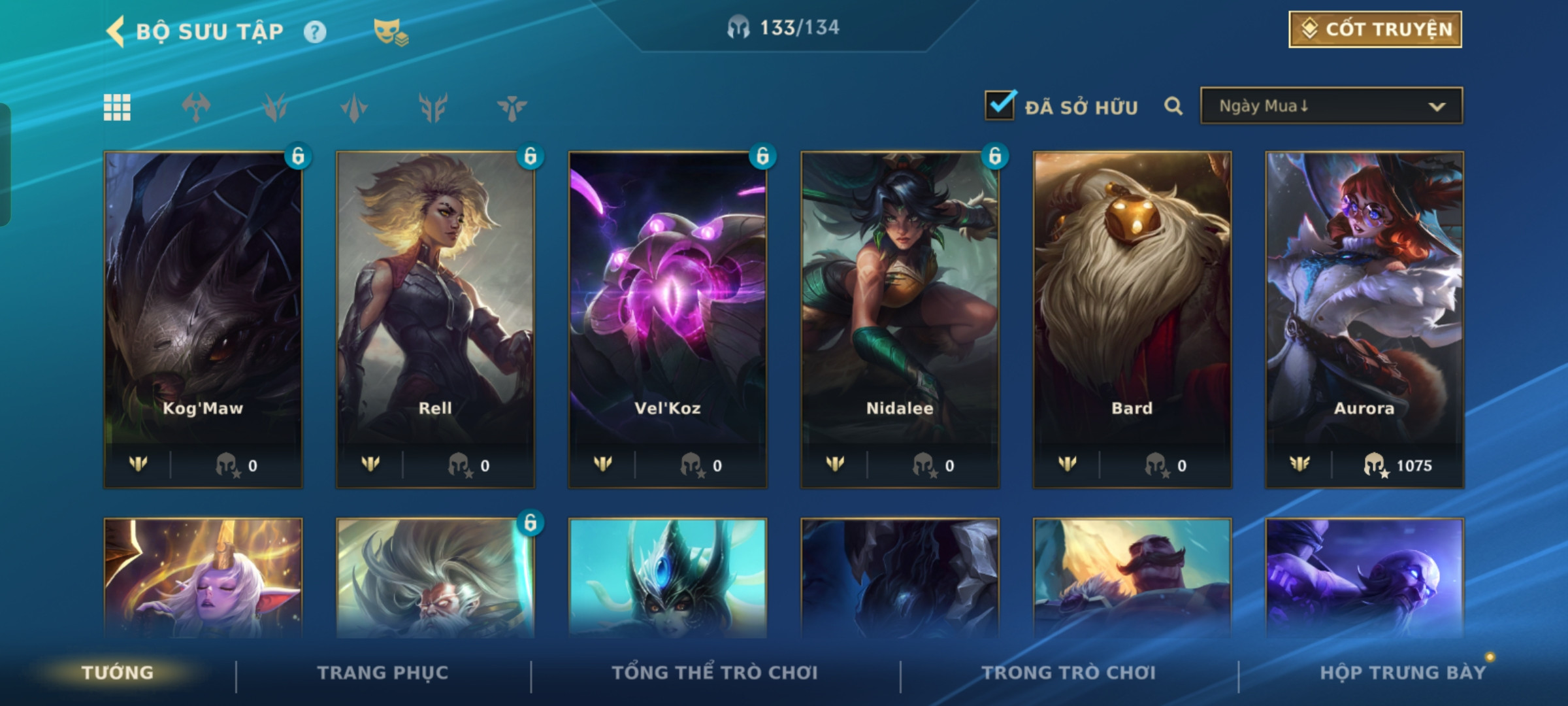
Task: Open the help question mark icon
Action: (315, 31)
